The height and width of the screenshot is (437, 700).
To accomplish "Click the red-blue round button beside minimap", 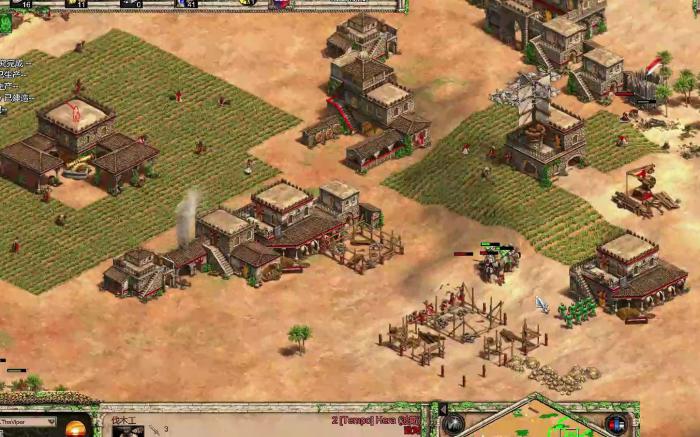I will [x=616, y=424].
